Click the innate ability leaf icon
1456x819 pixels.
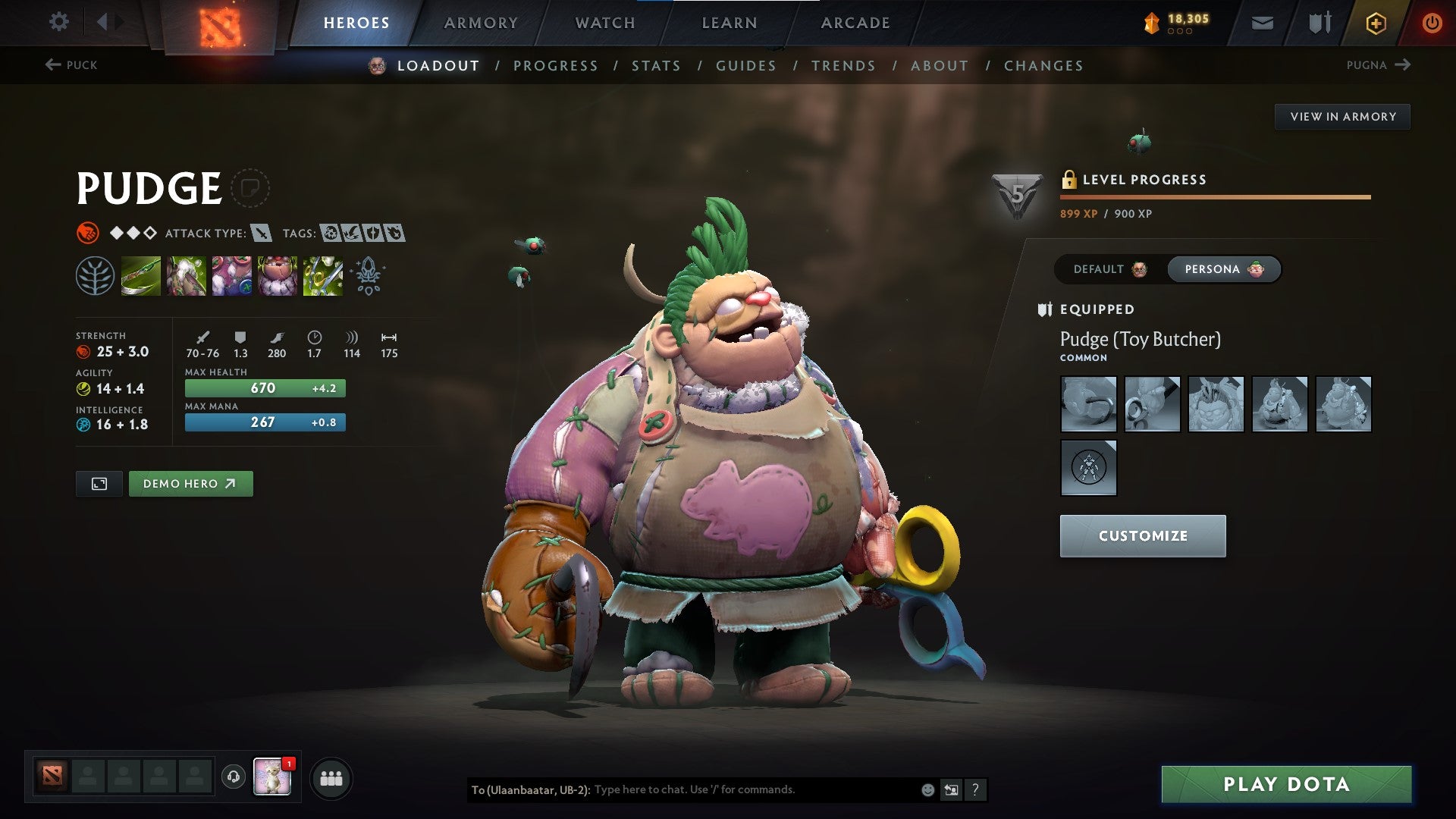(x=97, y=276)
